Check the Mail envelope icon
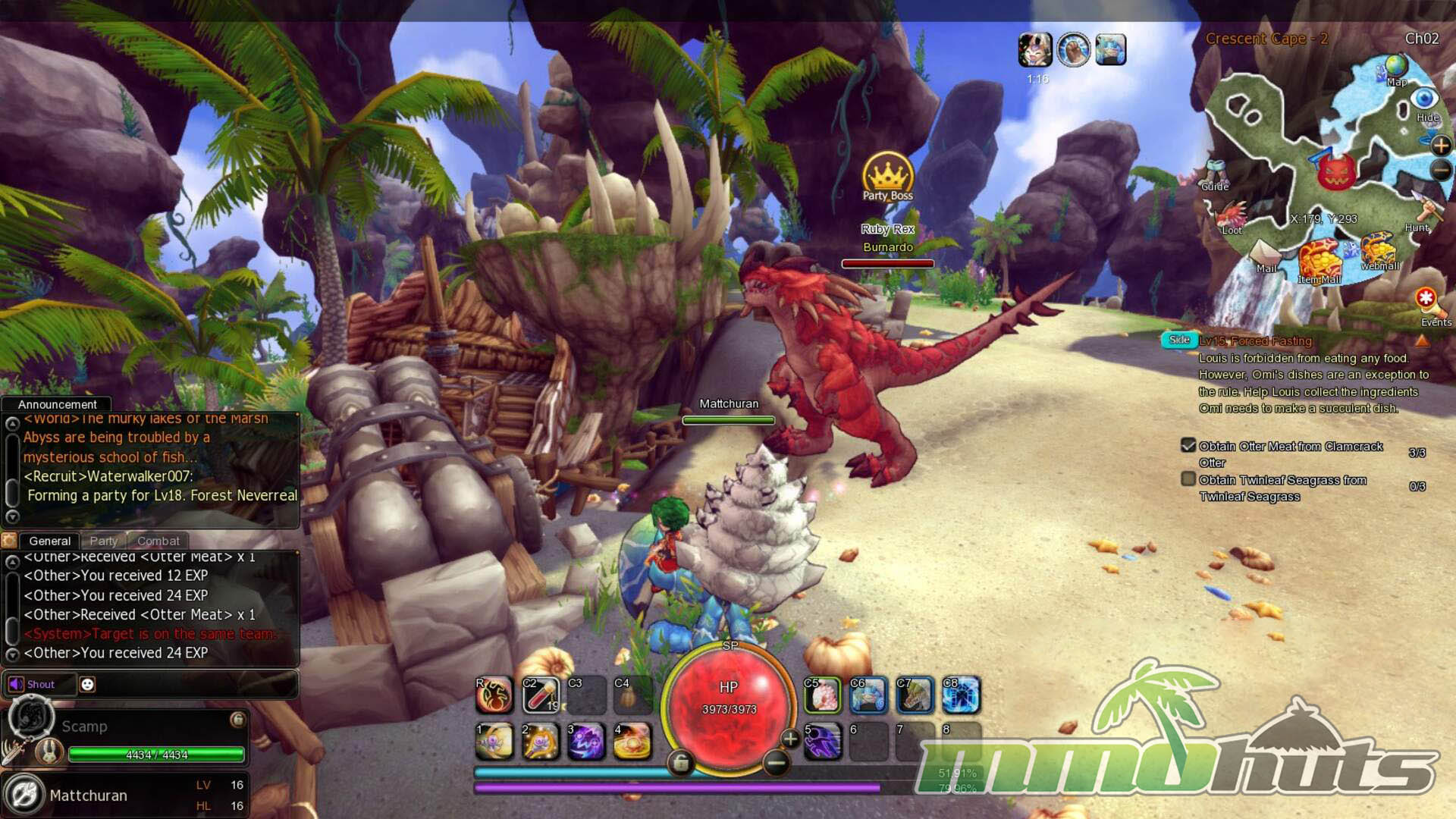 click(x=1264, y=254)
